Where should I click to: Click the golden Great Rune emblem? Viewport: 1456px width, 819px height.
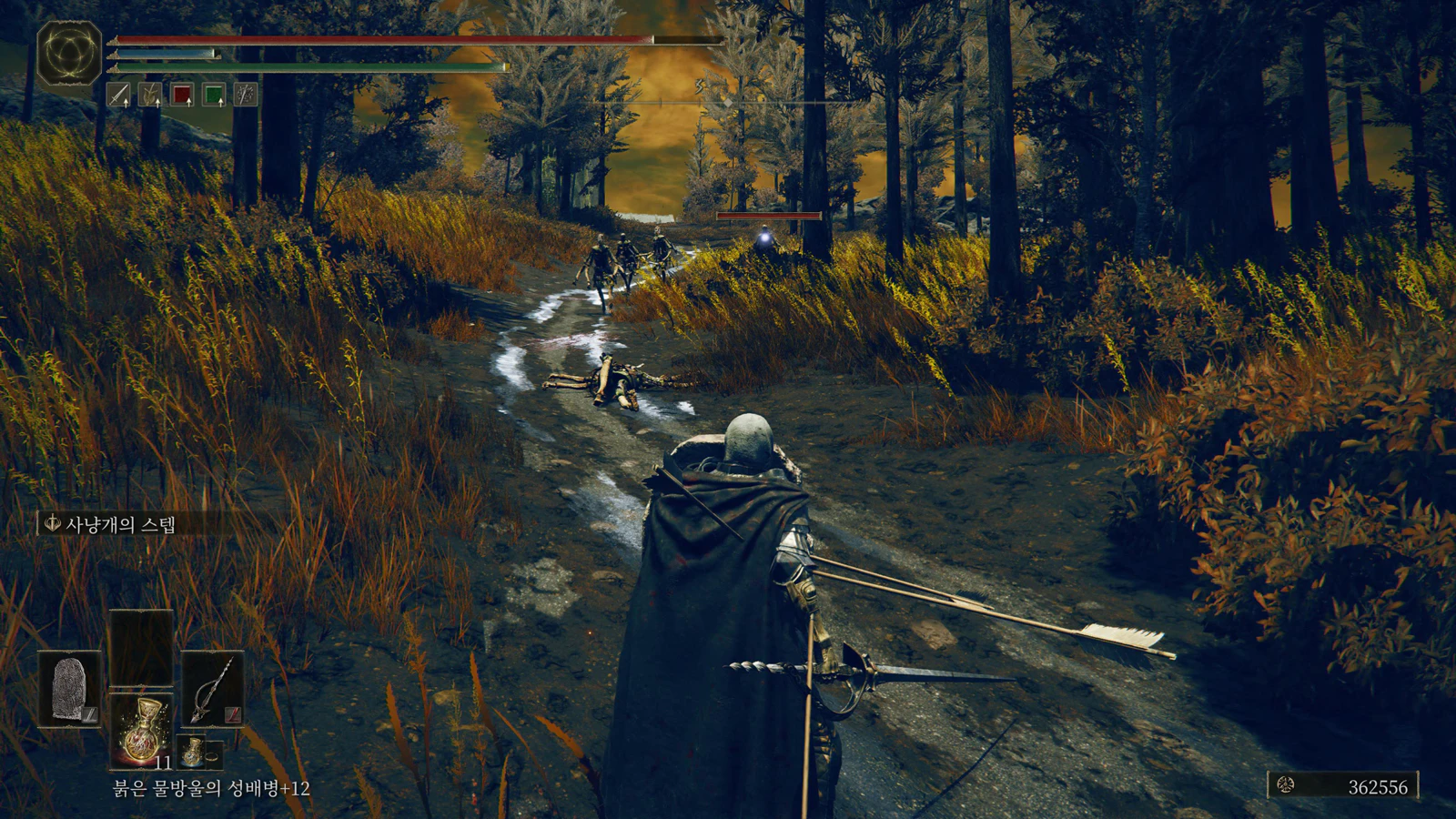tap(69, 53)
